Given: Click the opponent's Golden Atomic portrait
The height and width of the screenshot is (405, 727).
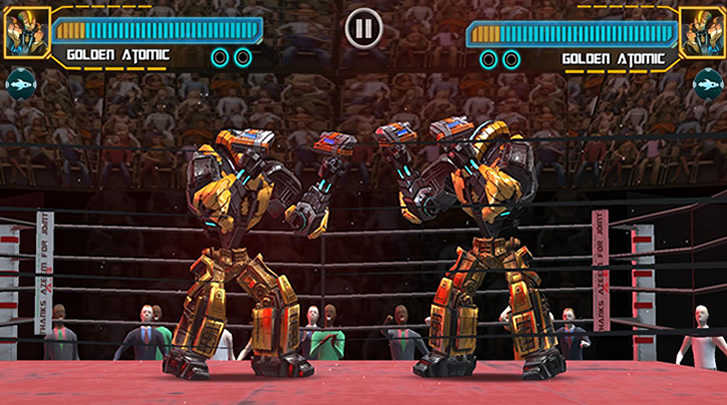Looking at the screenshot, I should [x=704, y=33].
